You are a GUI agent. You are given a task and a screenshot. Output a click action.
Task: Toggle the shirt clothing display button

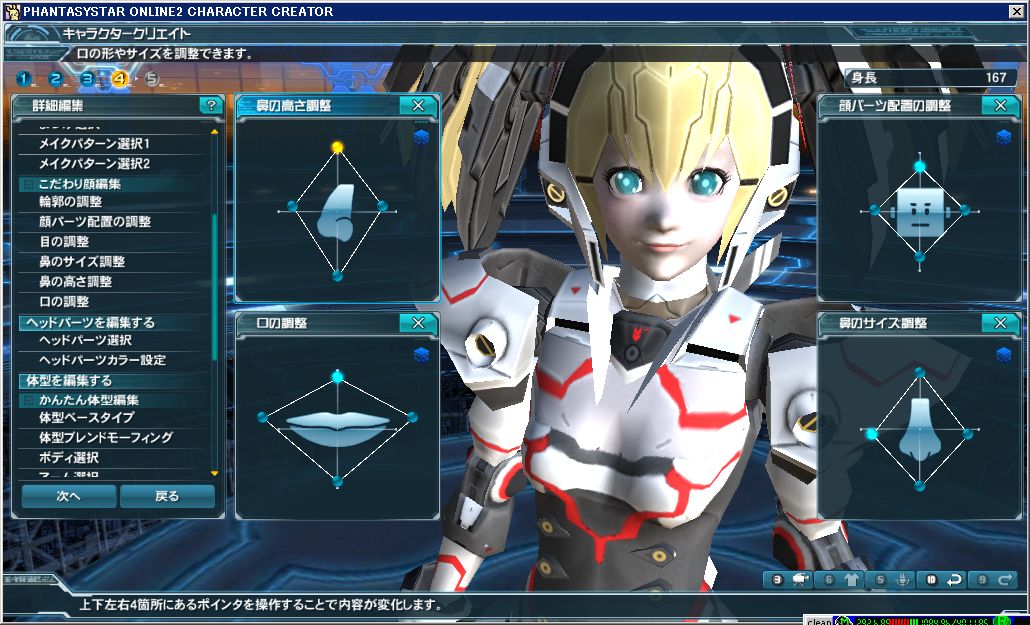point(852,579)
